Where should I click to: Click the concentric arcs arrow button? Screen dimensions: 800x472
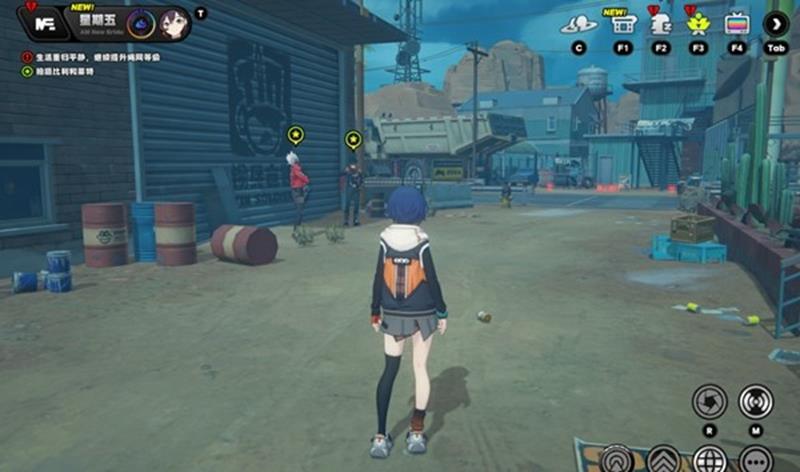[617, 459]
